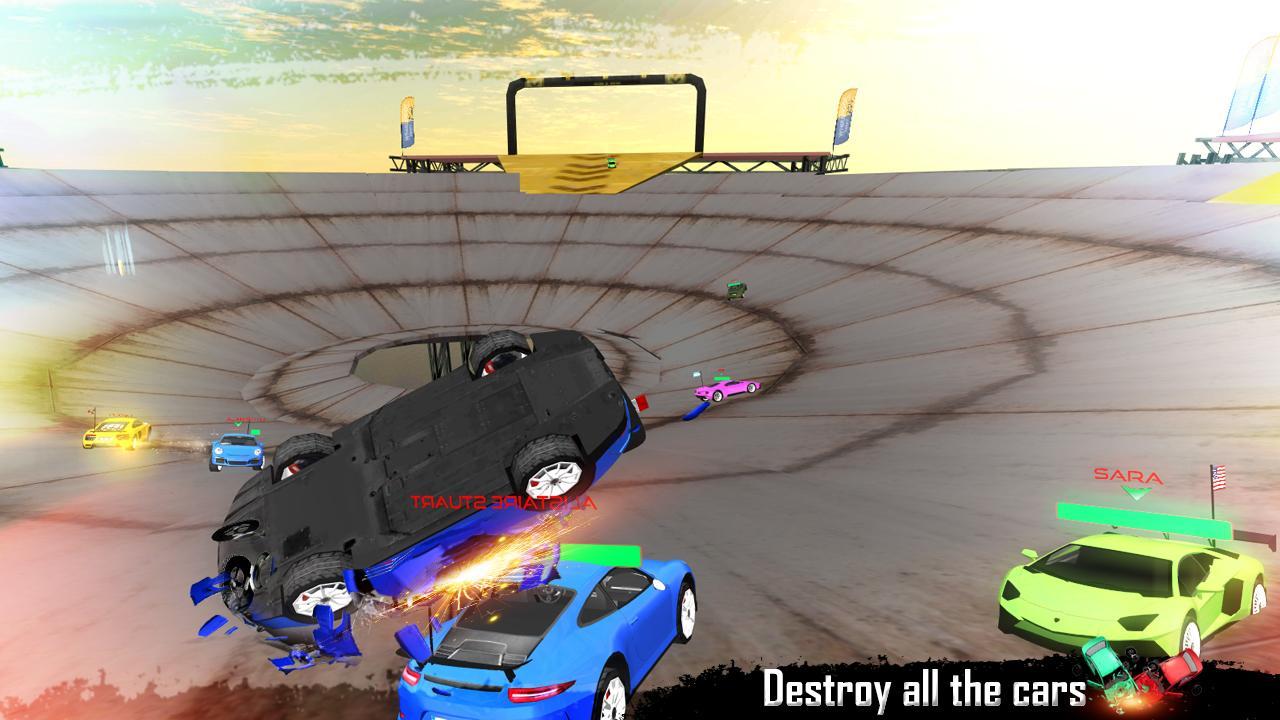Select the small green car far in the pit
The image size is (1280, 720).
coord(736,293)
